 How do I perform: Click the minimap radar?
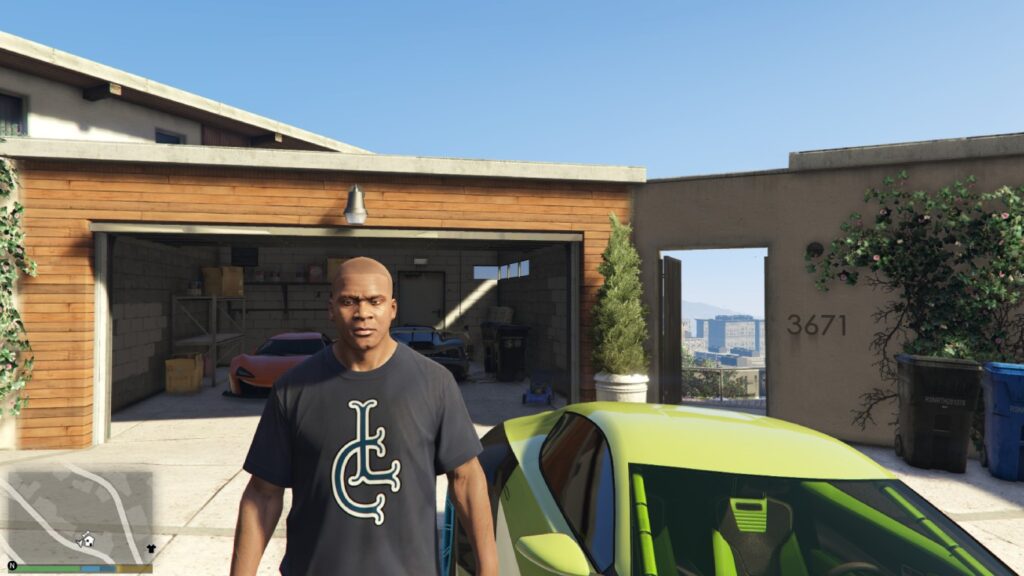pos(80,516)
